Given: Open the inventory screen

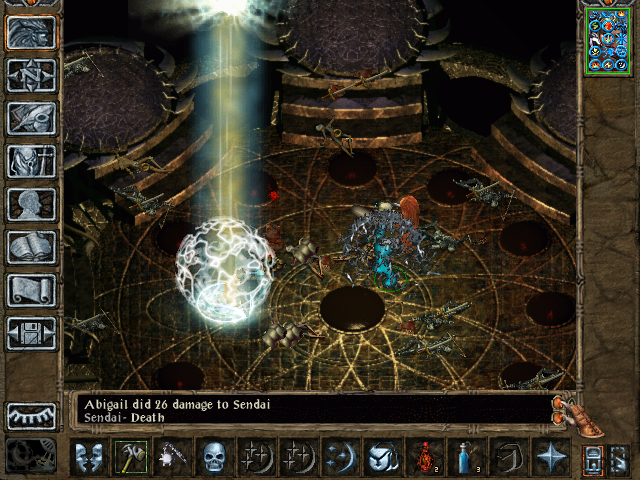Looking at the screenshot, I should (31, 161).
